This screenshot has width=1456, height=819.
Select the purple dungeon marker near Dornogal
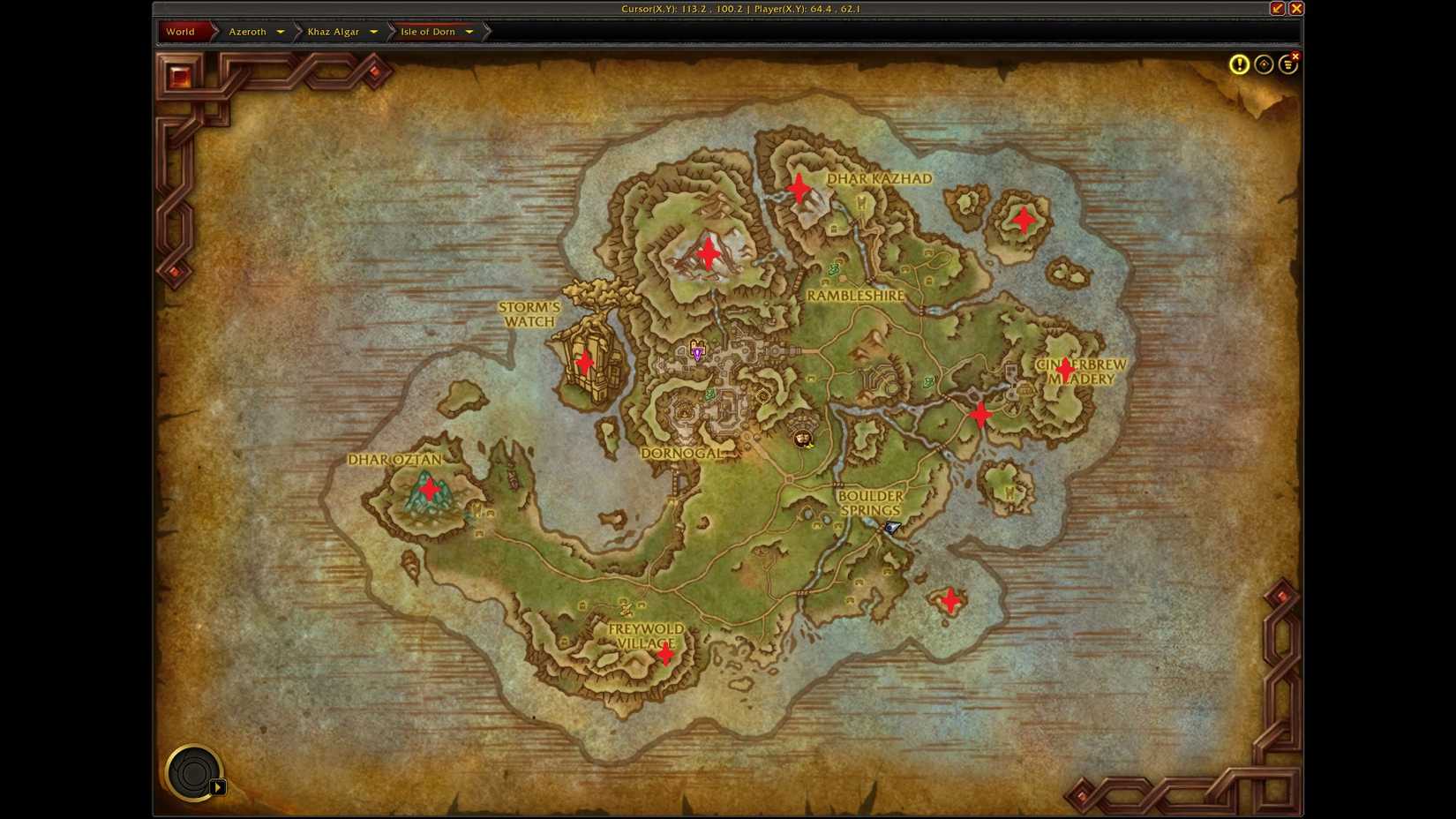tap(696, 352)
